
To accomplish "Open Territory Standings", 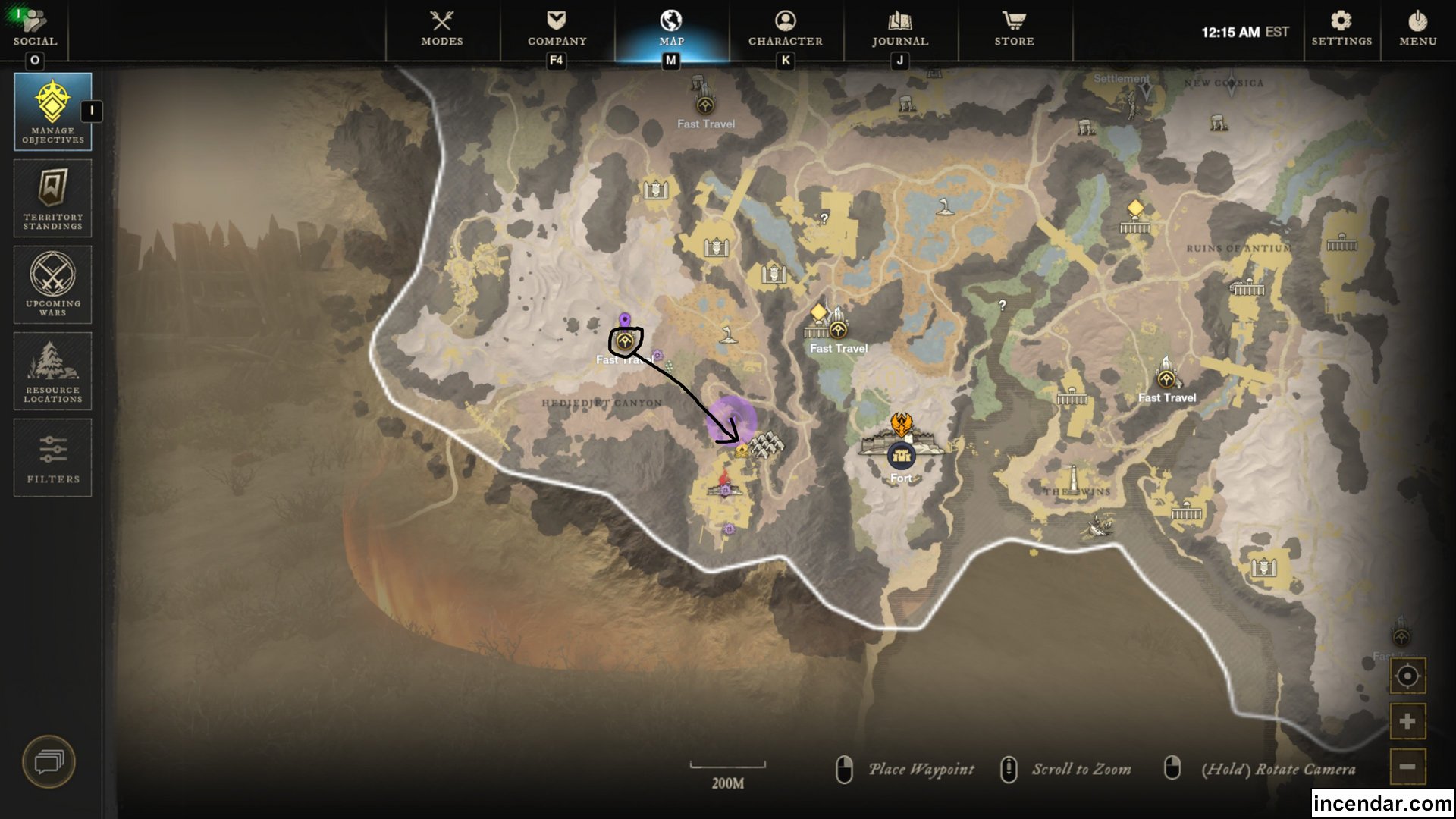I will point(52,199).
